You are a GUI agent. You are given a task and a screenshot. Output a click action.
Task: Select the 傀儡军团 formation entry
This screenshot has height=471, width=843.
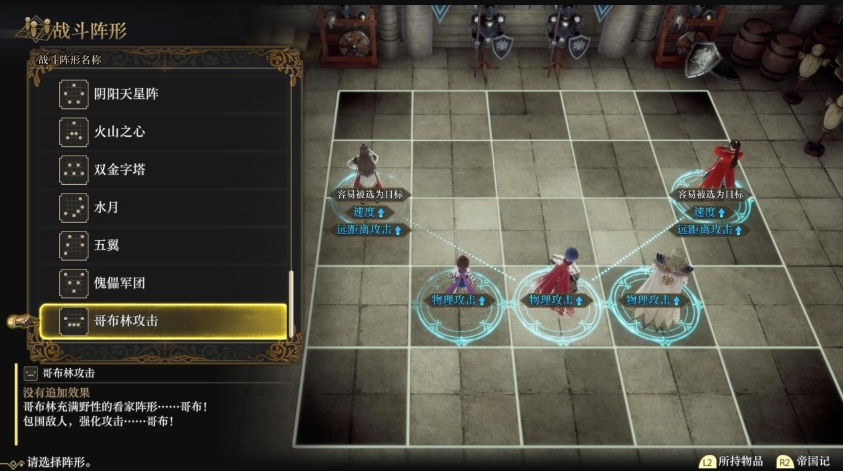(163, 283)
